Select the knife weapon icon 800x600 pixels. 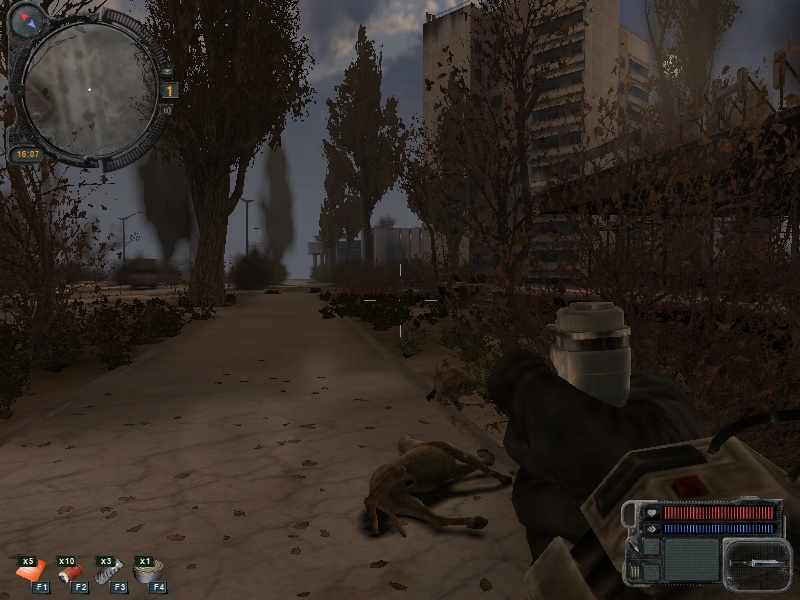(x=753, y=562)
